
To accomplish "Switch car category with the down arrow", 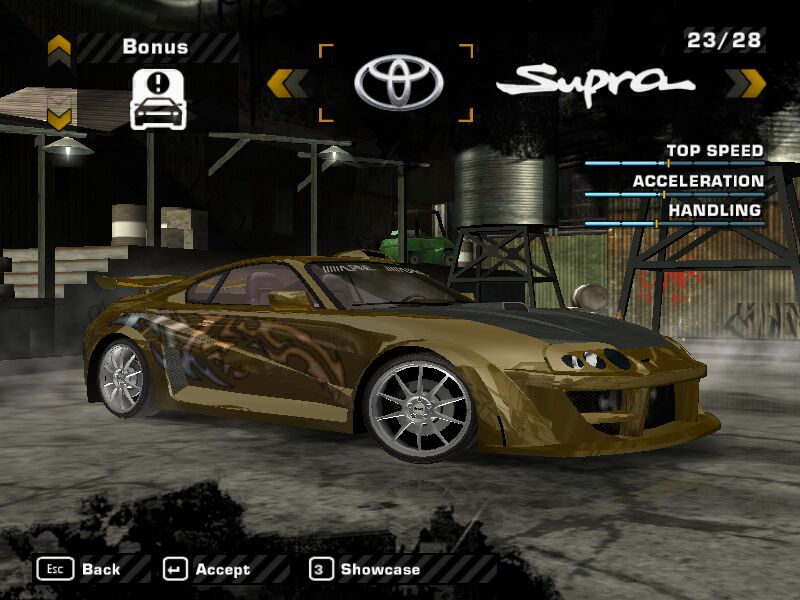I will [x=59, y=118].
